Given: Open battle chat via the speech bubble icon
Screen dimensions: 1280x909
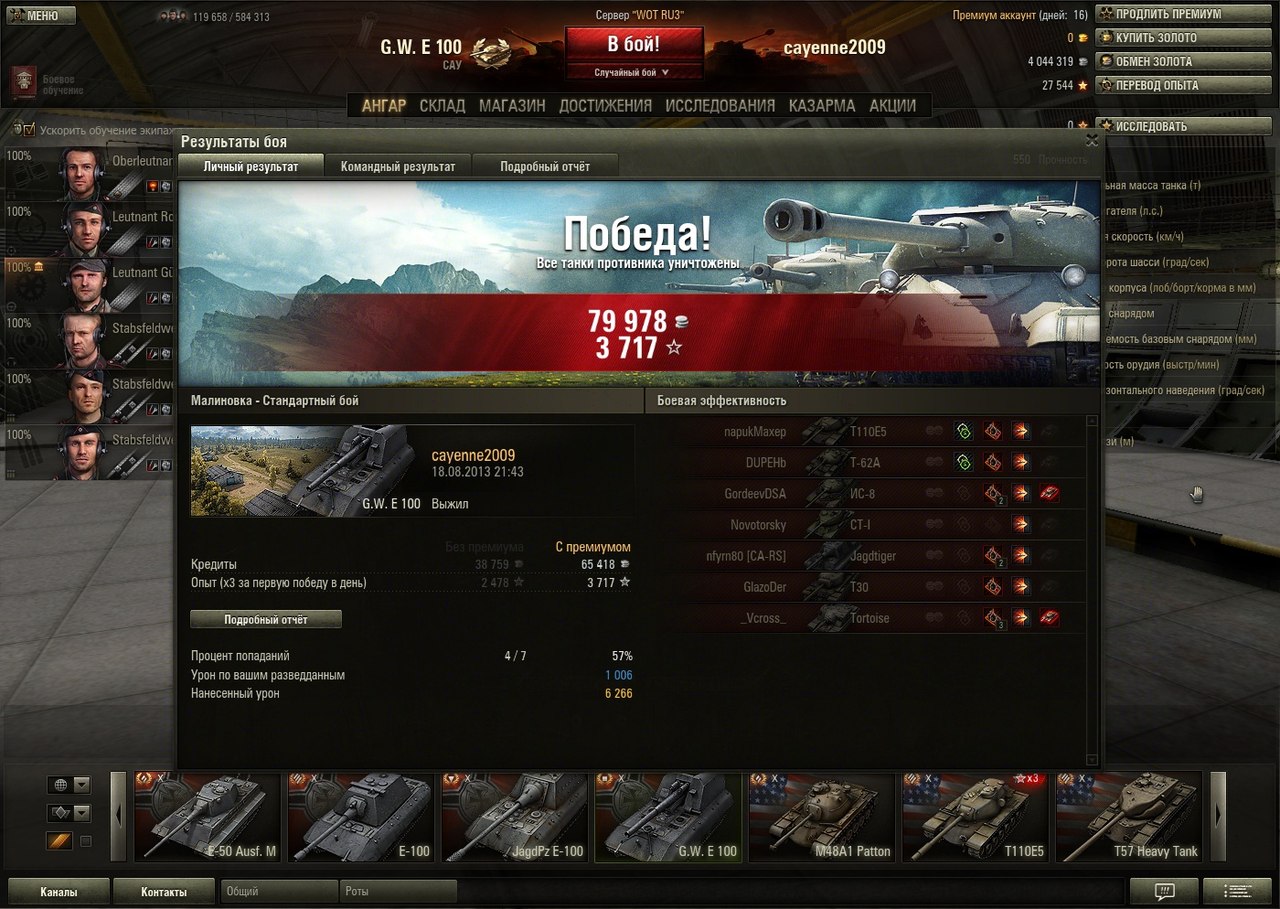Looking at the screenshot, I should (x=1163, y=891).
